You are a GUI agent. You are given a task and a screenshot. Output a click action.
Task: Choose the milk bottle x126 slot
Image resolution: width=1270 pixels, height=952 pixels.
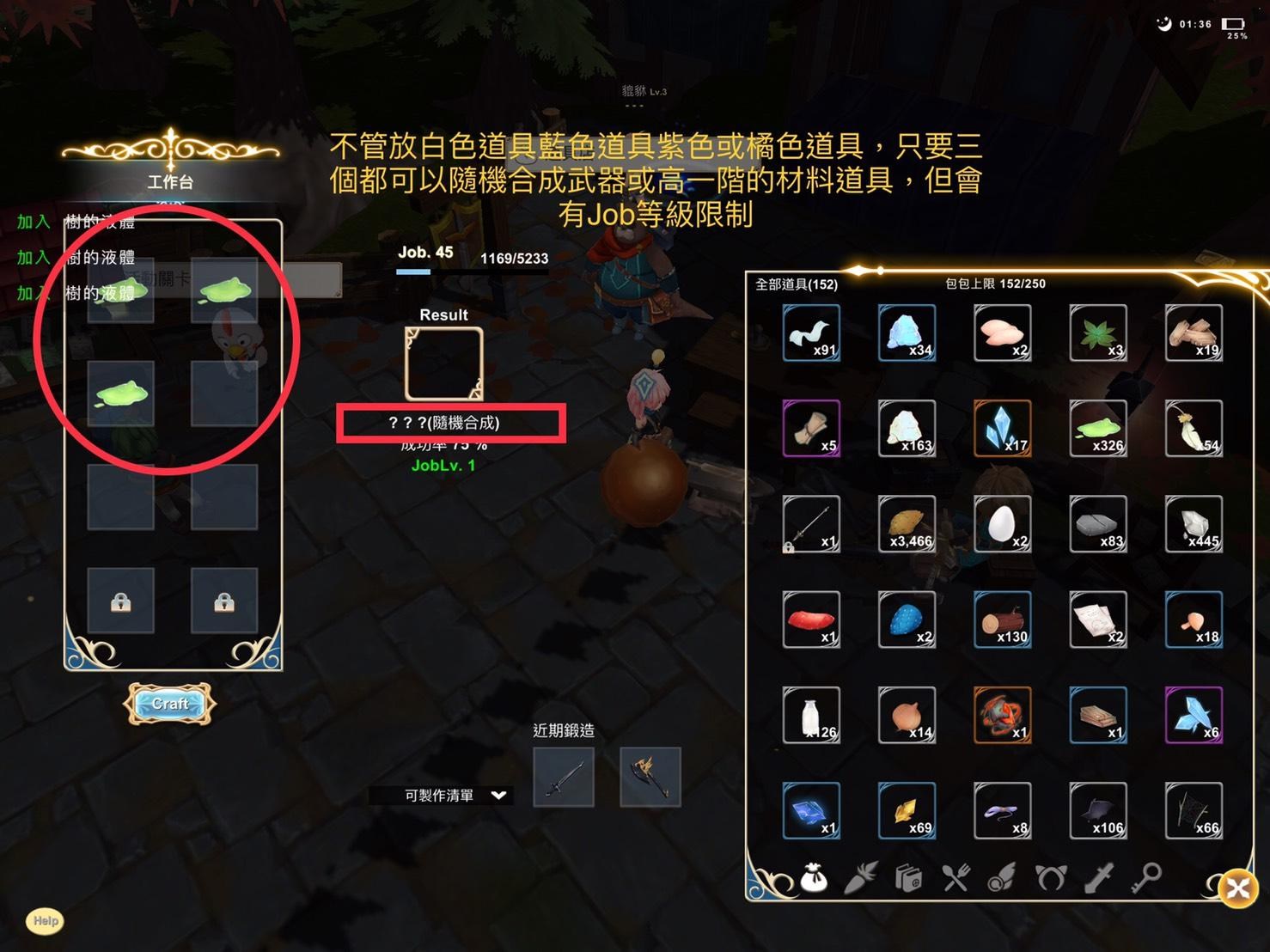pyautogui.click(x=812, y=715)
